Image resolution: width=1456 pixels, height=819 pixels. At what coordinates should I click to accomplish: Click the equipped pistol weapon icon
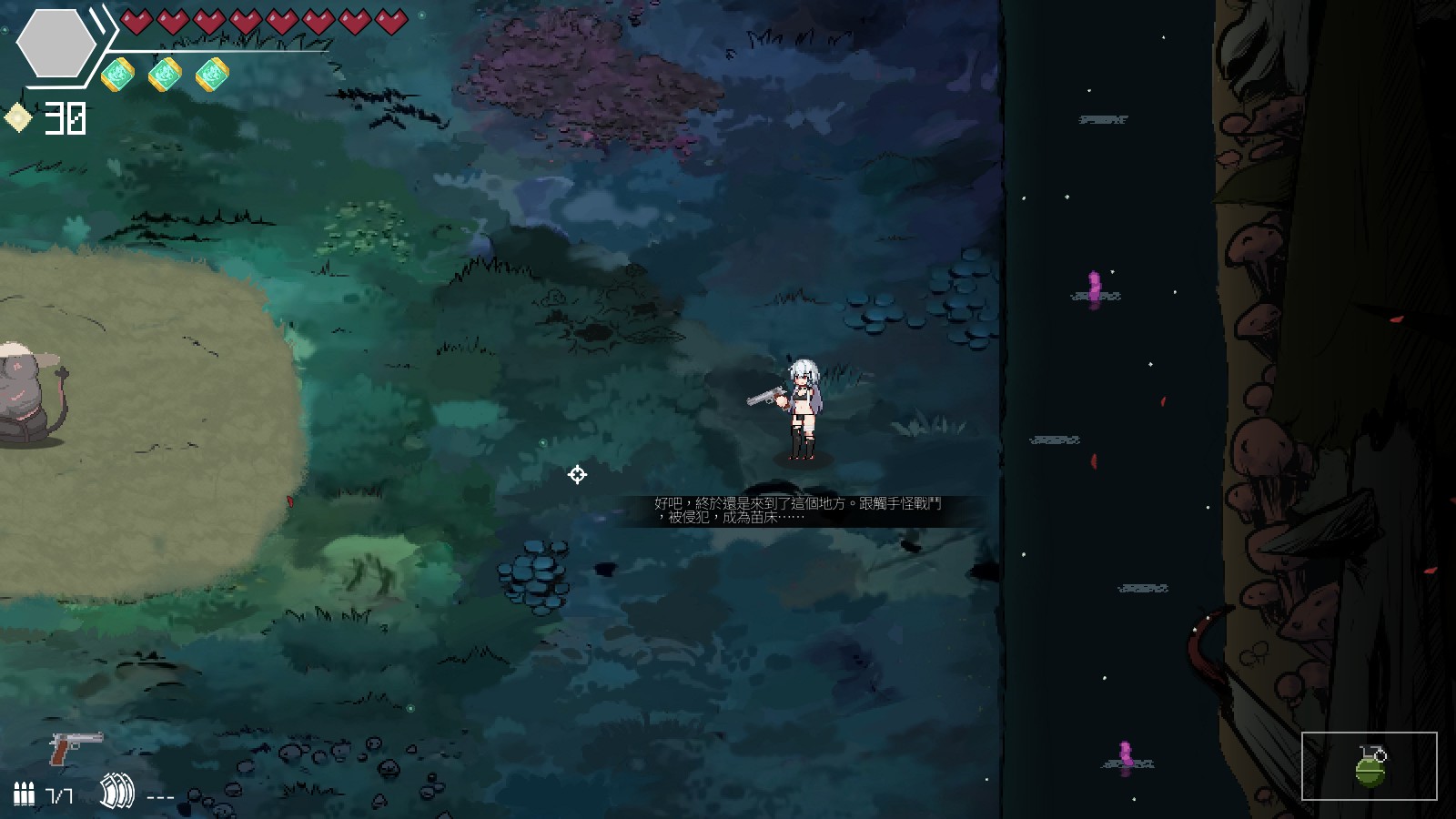tap(76, 748)
